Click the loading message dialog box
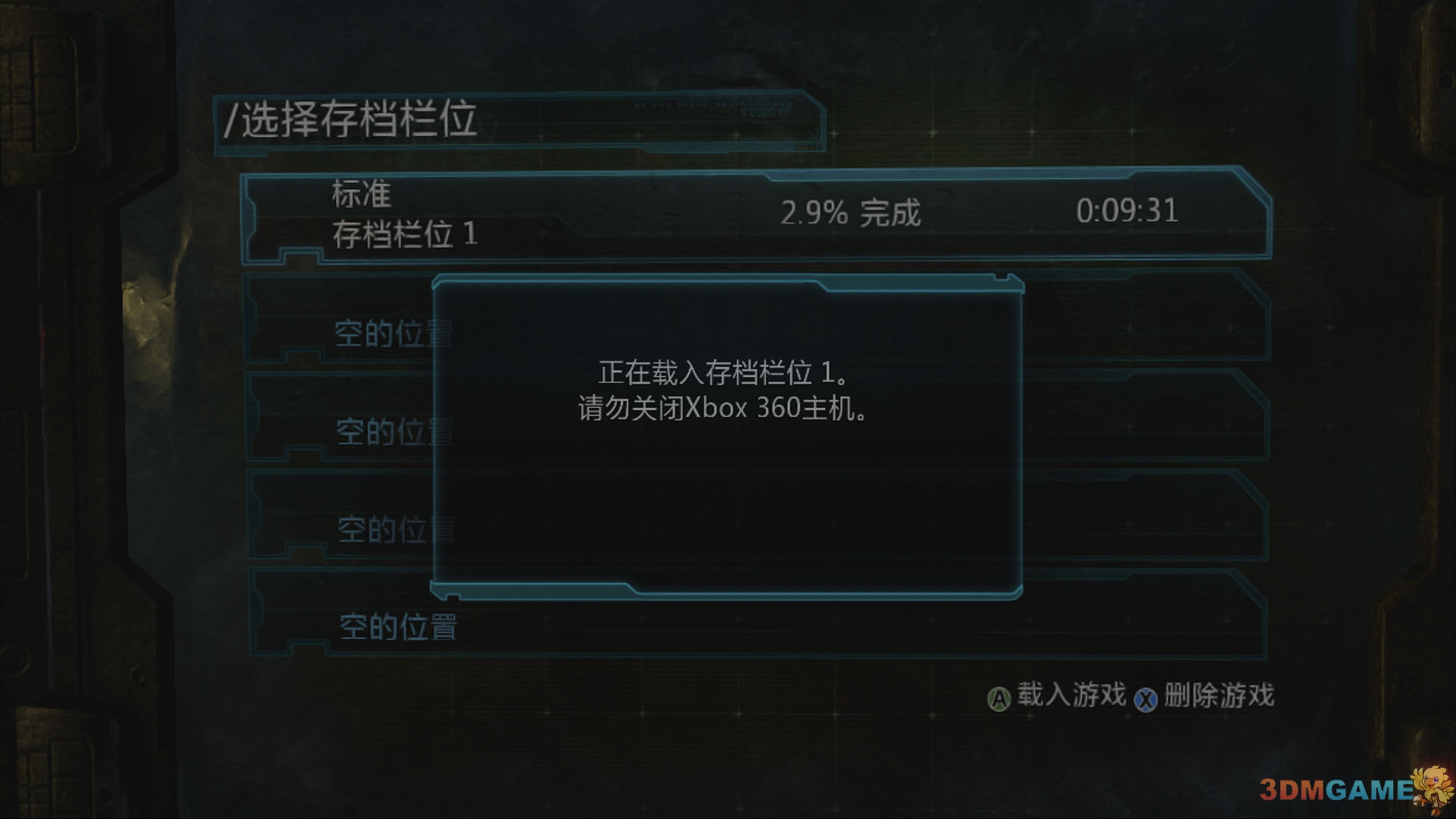This screenshot has height=819, width=1456. pos(728,436)
